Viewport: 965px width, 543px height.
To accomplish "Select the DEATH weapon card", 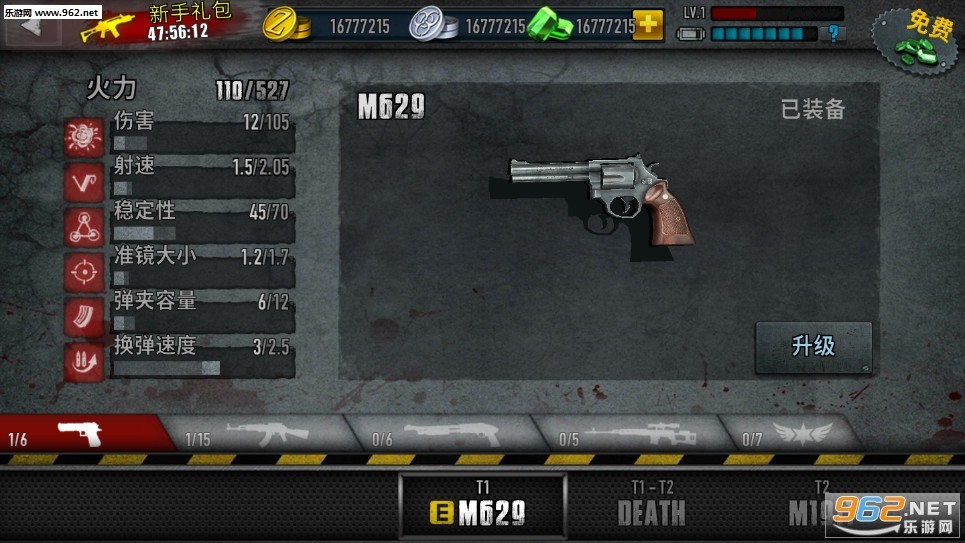I will (651, 506).
